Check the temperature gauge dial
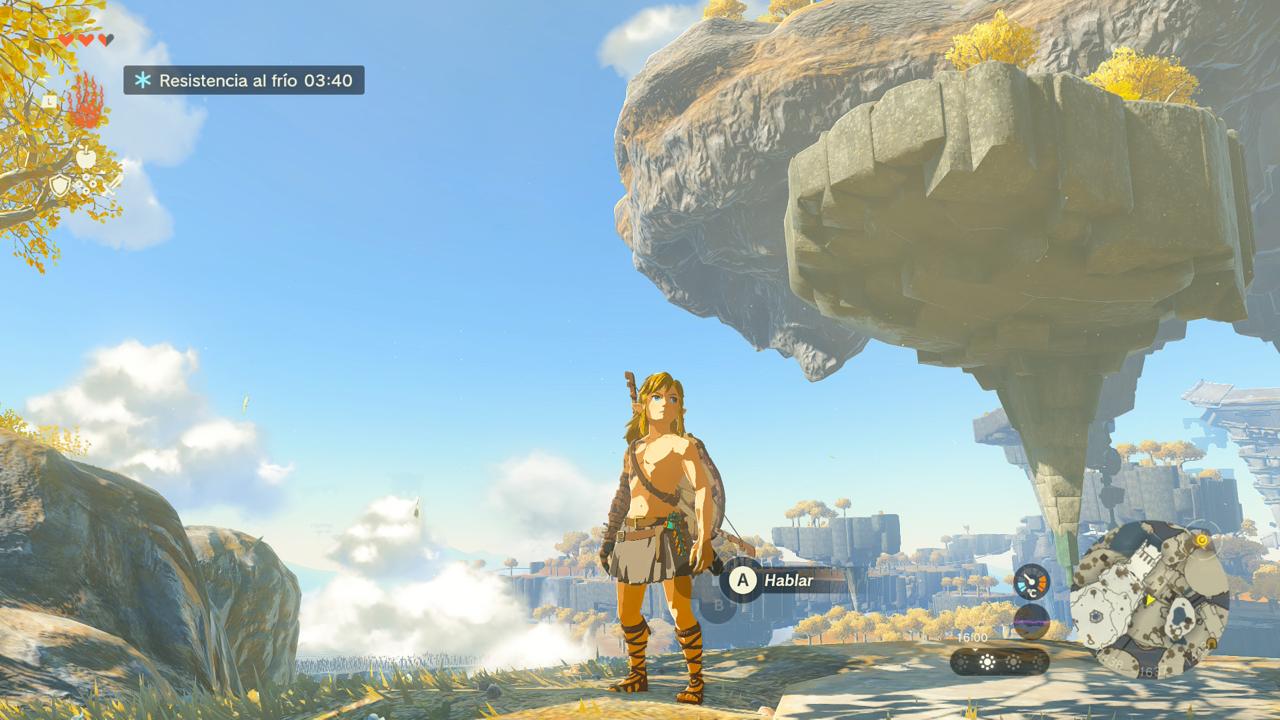1280x720 pixels. pyautogui.click(x=1031, y=581)
